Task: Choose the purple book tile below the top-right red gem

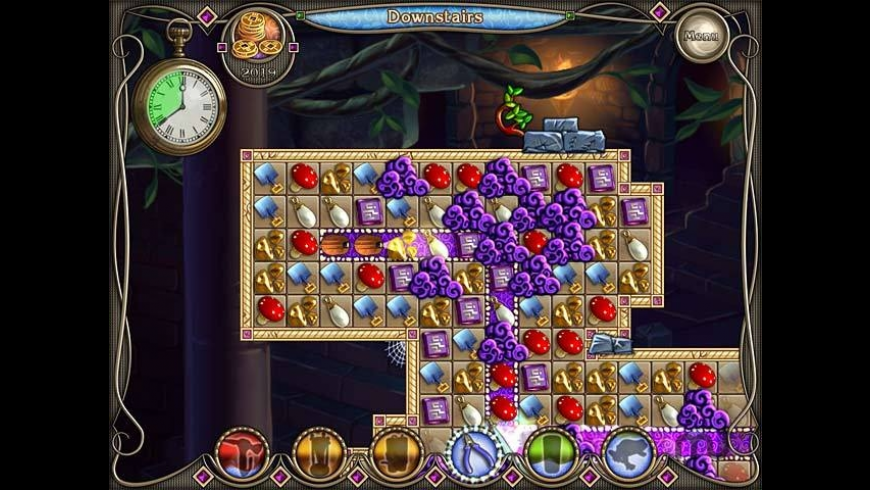Action: [x=636, y=211]
